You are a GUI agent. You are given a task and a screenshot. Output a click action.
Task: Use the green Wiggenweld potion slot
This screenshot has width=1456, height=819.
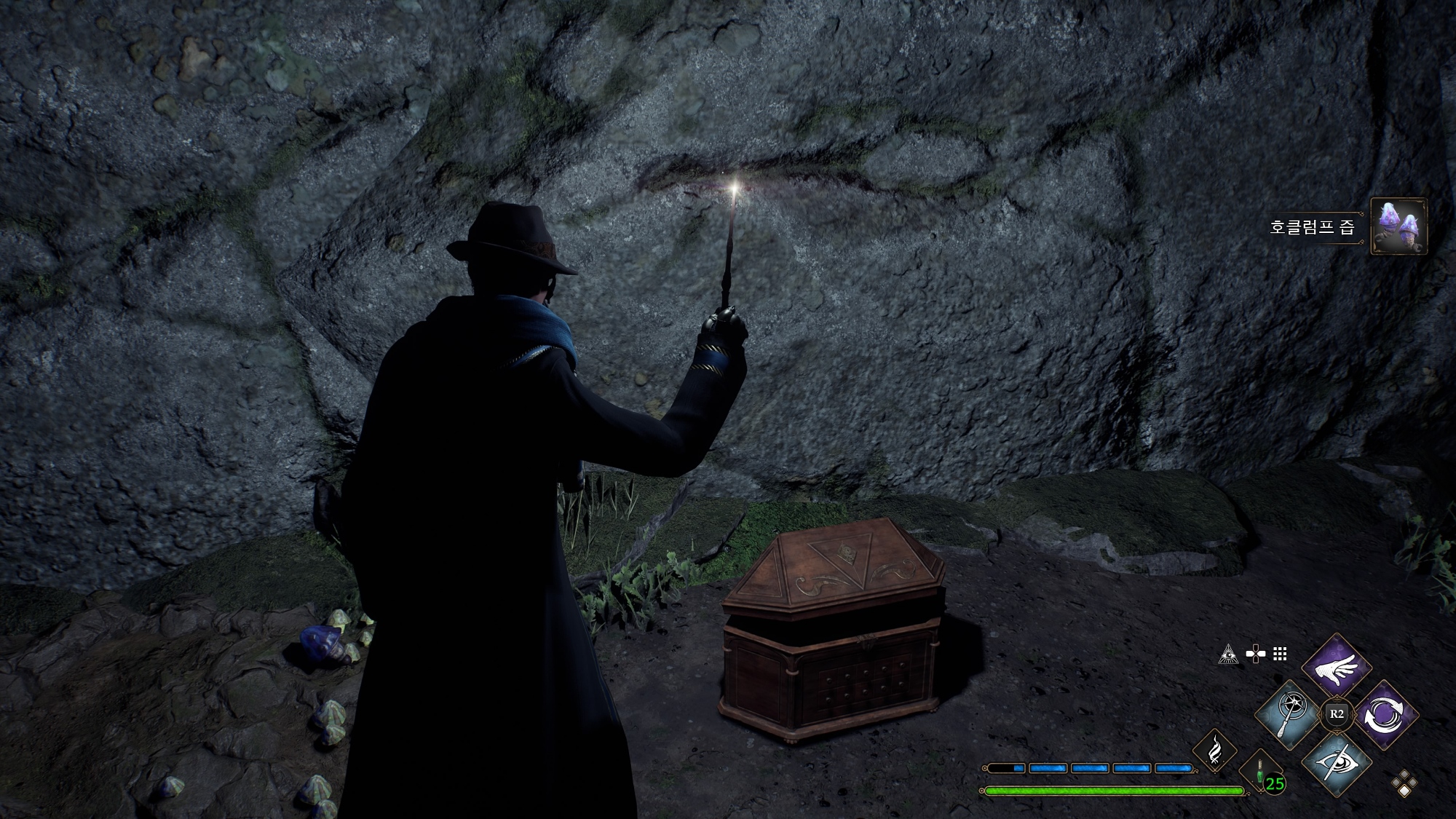pos(1260,773)
